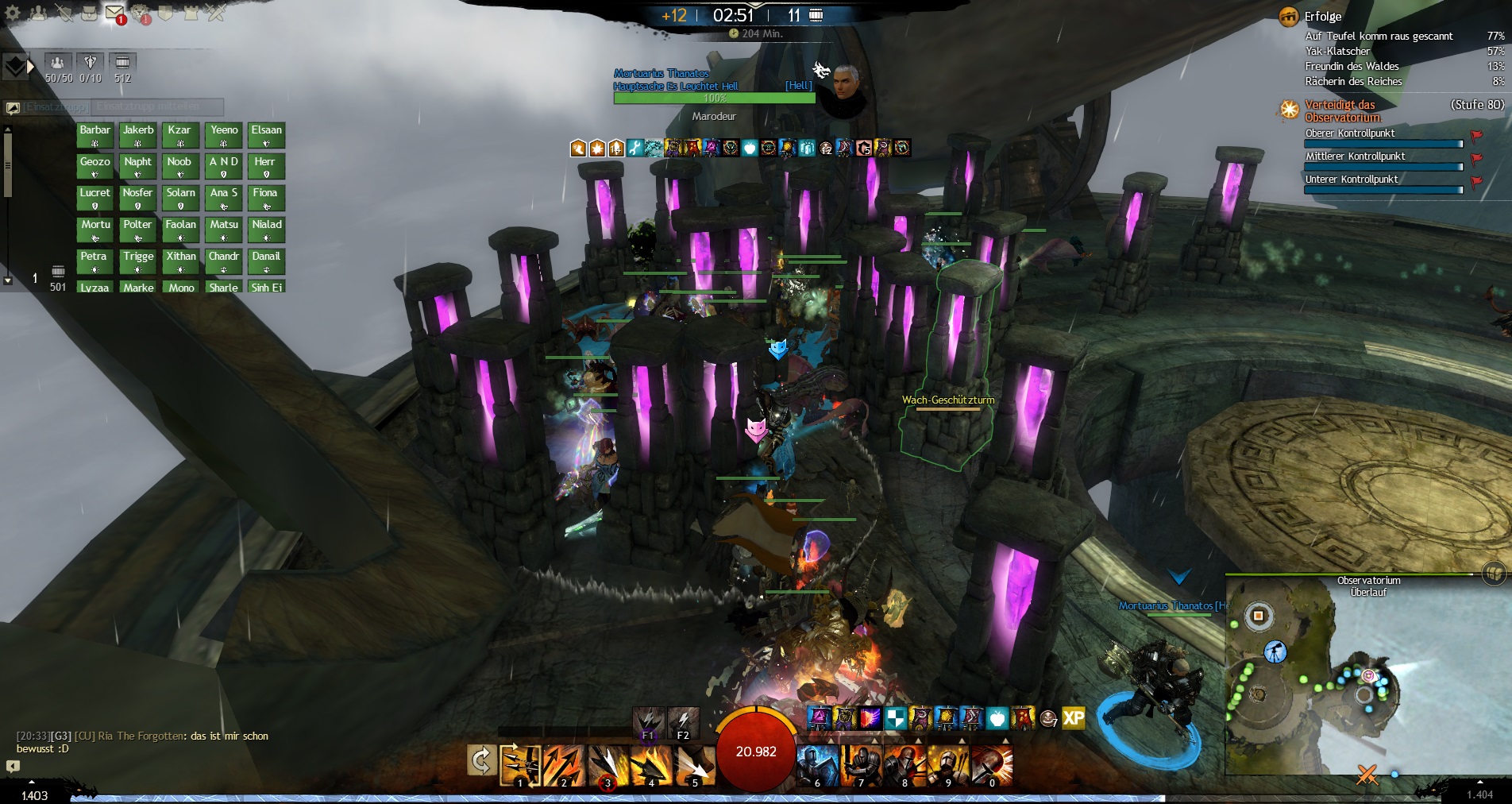Swap weapons with the circular arrow button
Image resolution: width=1512 pixels, height=804 pixels.
pyautogui.click(x=481, y=761)
